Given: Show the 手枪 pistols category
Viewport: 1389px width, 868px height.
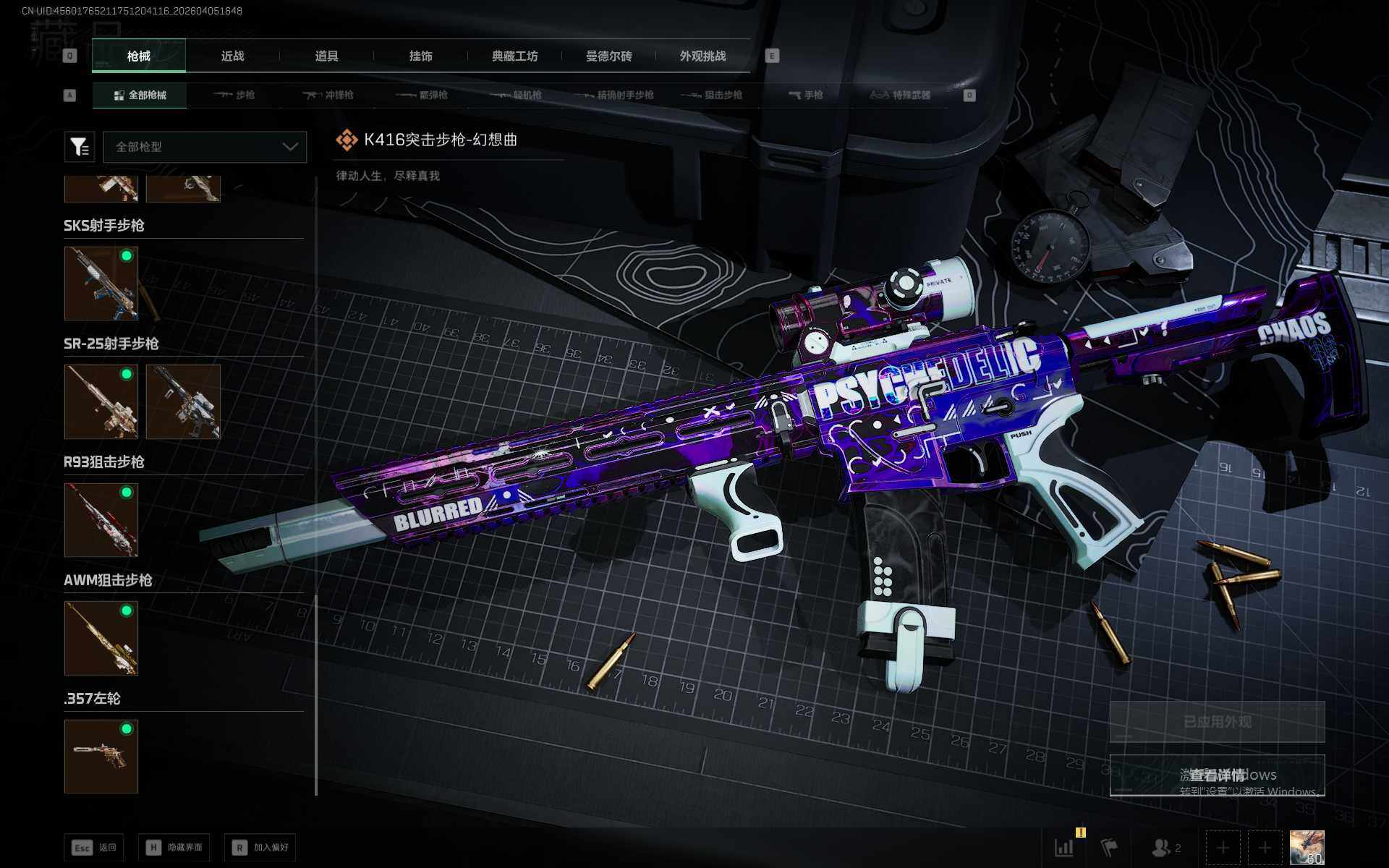Looking at the screenshot, I should click(806, 95).
